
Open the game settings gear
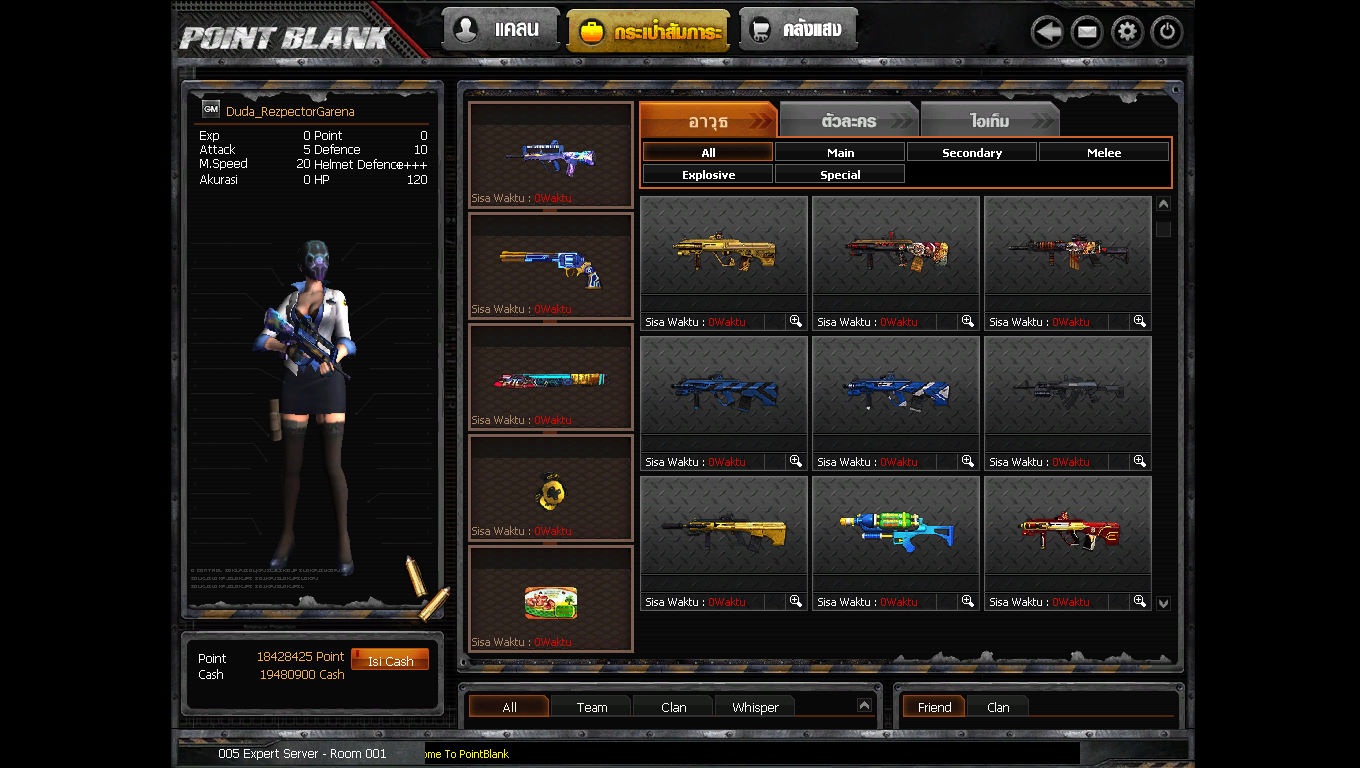pyautogui.click(x=1126, y=31)
